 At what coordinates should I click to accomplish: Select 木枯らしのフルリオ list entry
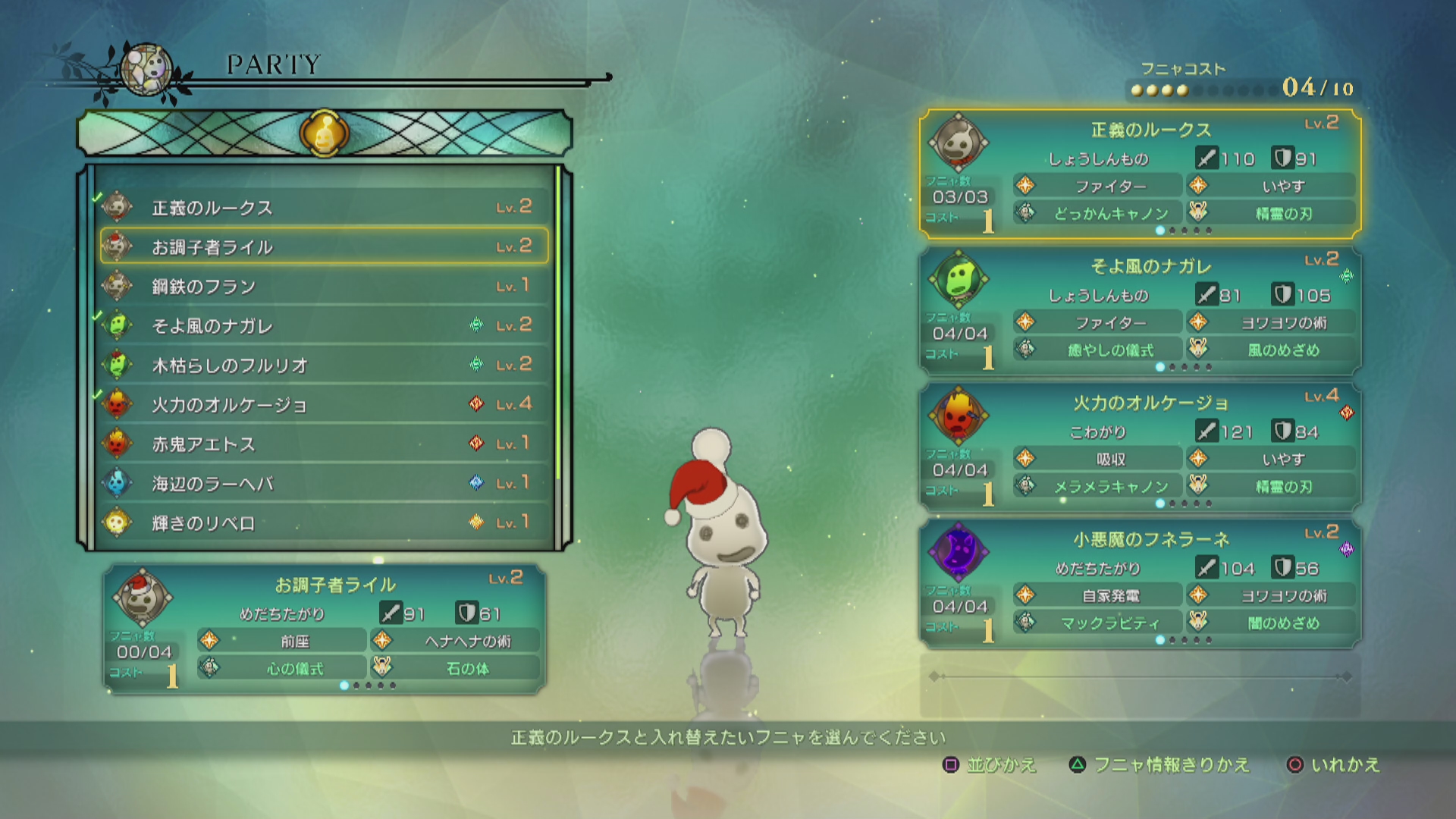point(324,365)
